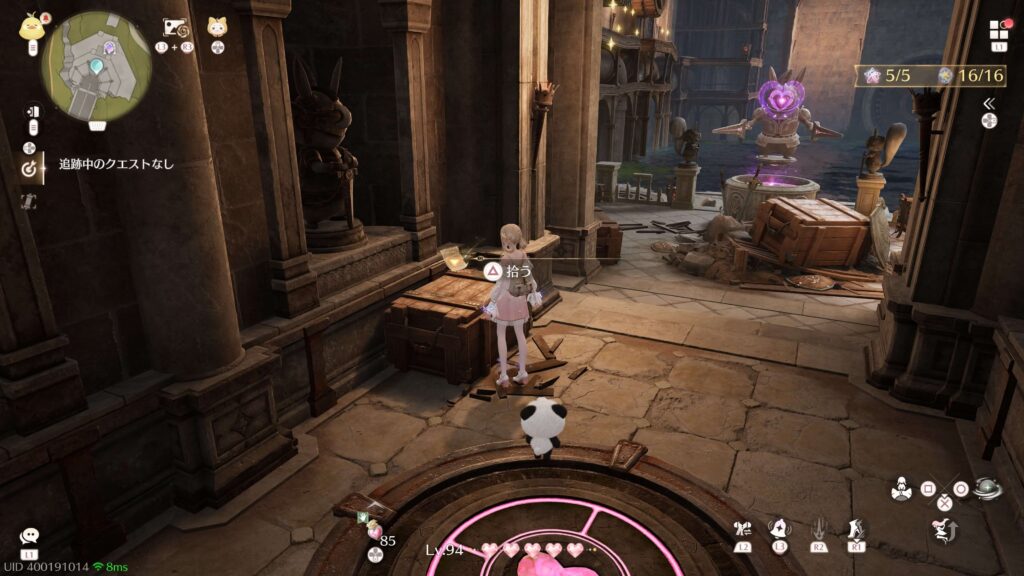Click the yellow chick mascot icon

tap(31, 27)
